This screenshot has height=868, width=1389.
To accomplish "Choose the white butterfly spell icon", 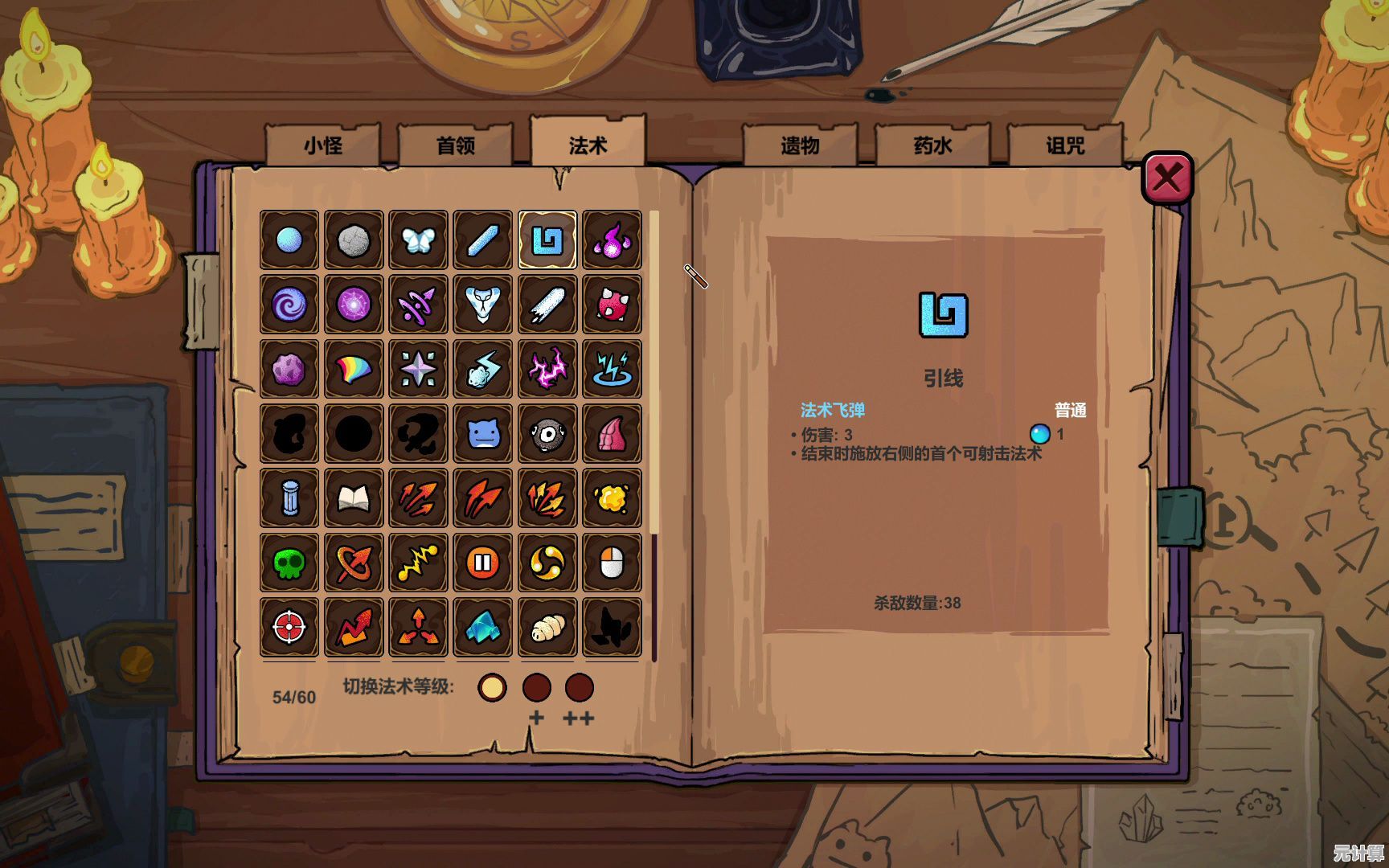I will 418,240.
